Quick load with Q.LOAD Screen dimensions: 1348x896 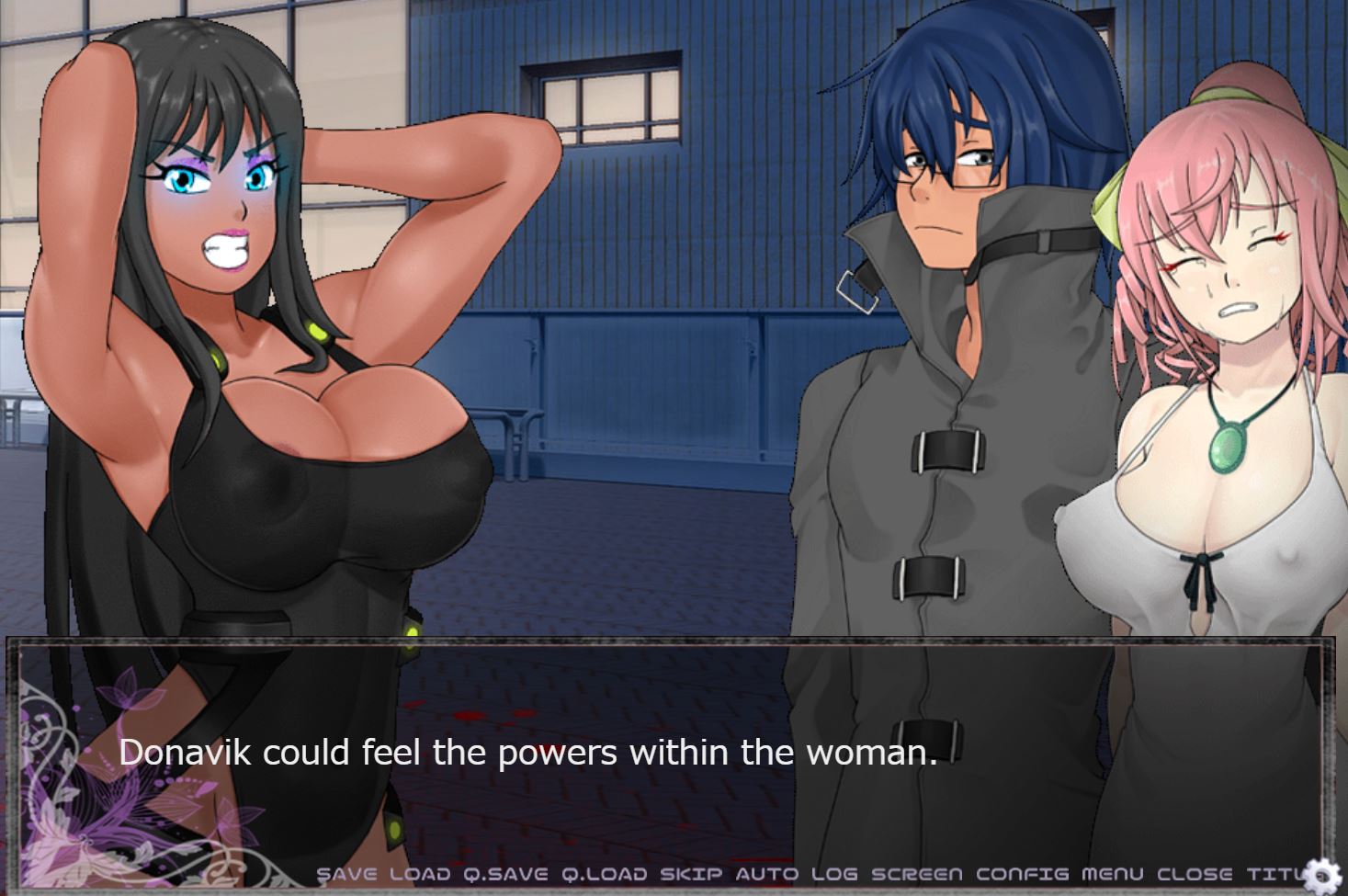coord(604,874)
